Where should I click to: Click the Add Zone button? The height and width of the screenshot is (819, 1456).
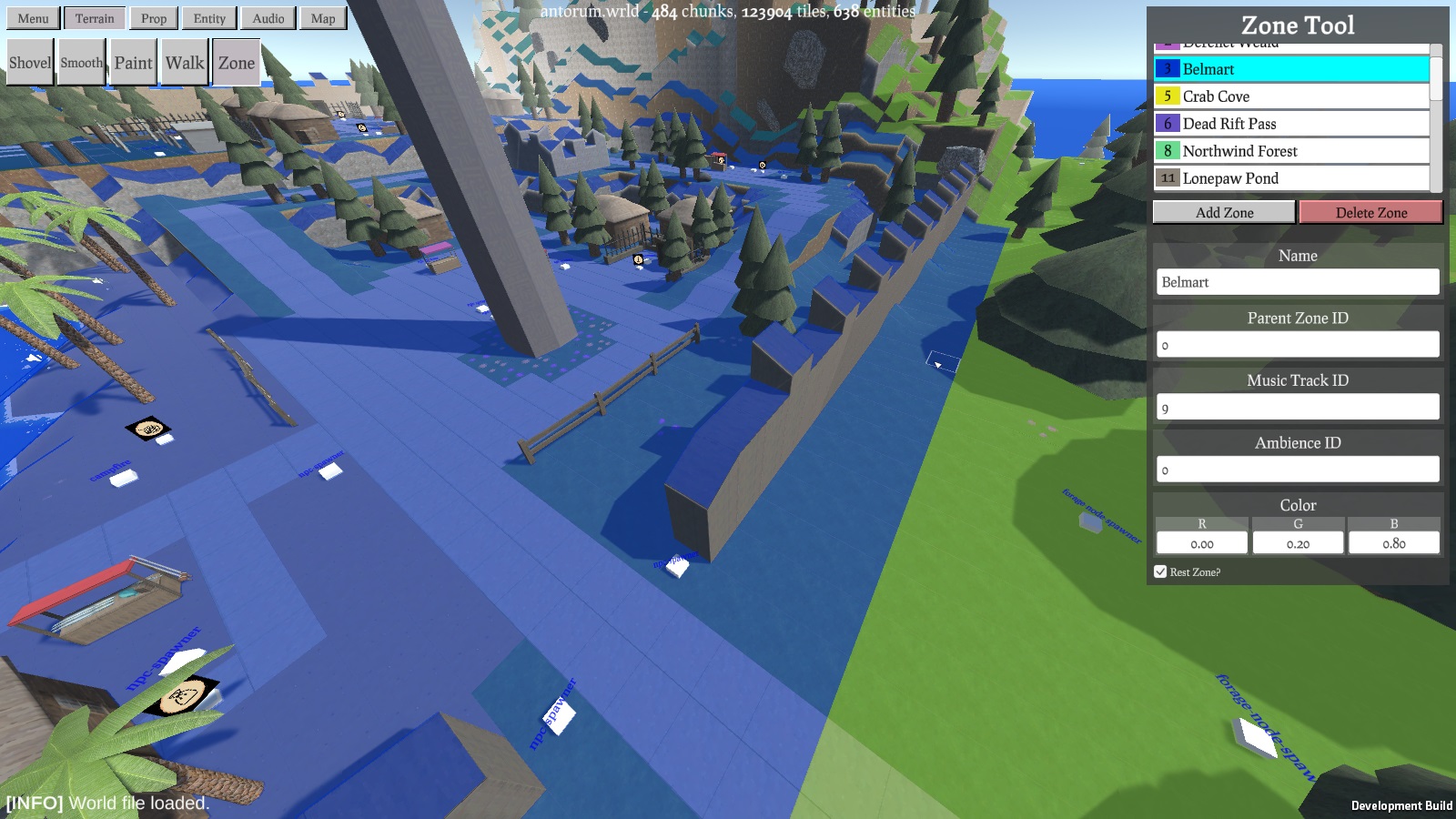tap(1224, 213)
